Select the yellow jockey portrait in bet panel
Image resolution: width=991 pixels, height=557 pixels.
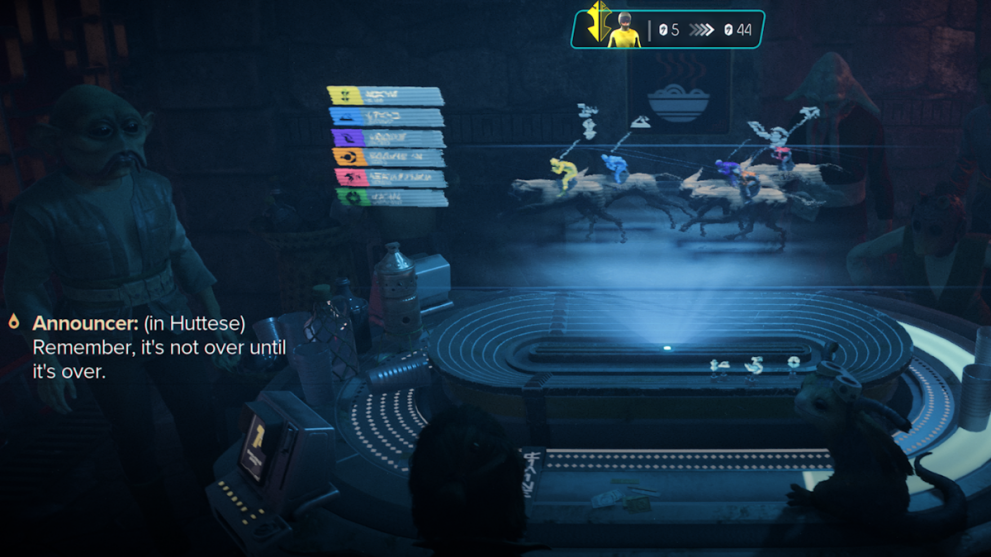[x=625, y=29]
